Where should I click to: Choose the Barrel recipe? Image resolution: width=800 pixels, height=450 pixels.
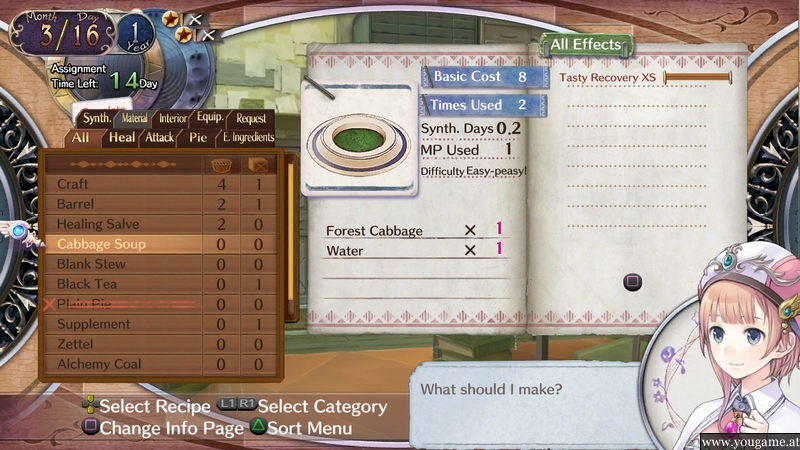pos(120,204)
